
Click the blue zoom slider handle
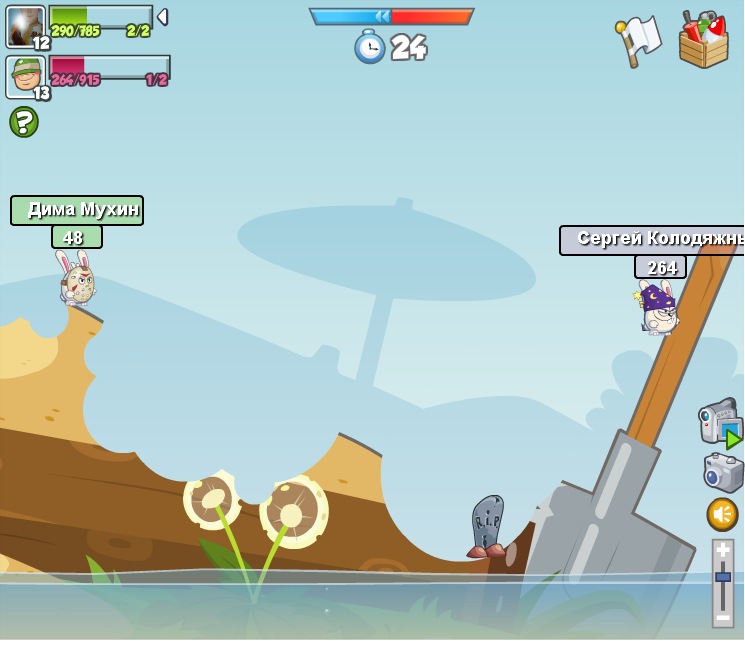(x=722, y=577)
